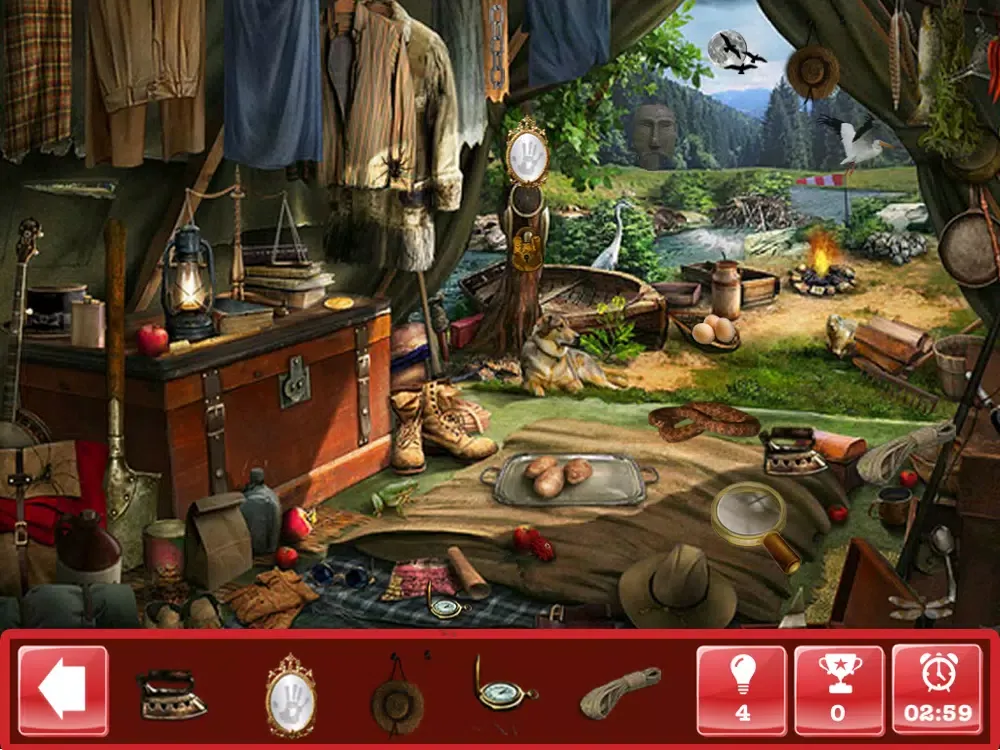
Task: Use a lightbulb hint
Action: pyautogui.click(x=742, y=690)
